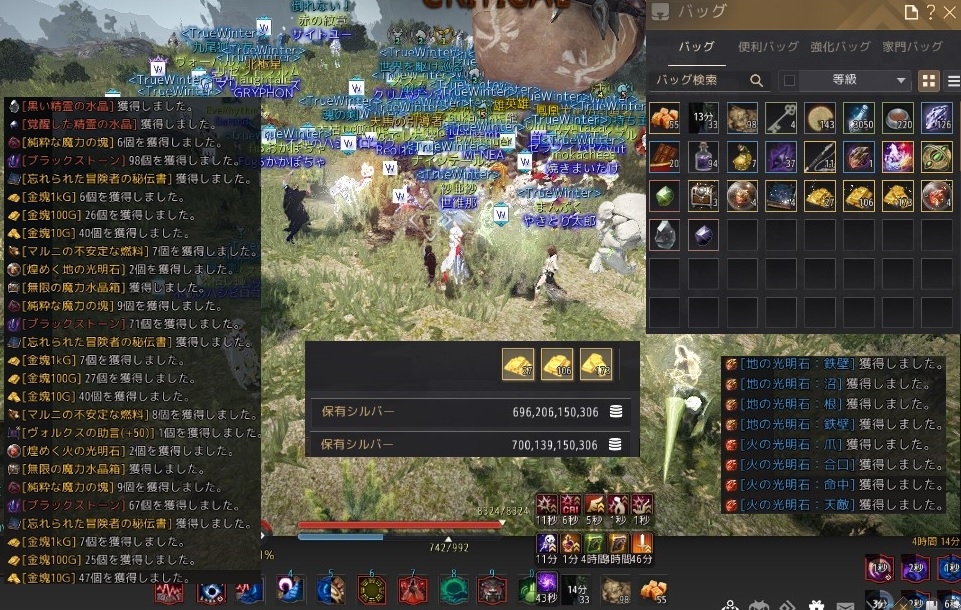Screen dimensions: 961x610
Task: Click the treasure chest item in the bag
Action: point(703,194)
